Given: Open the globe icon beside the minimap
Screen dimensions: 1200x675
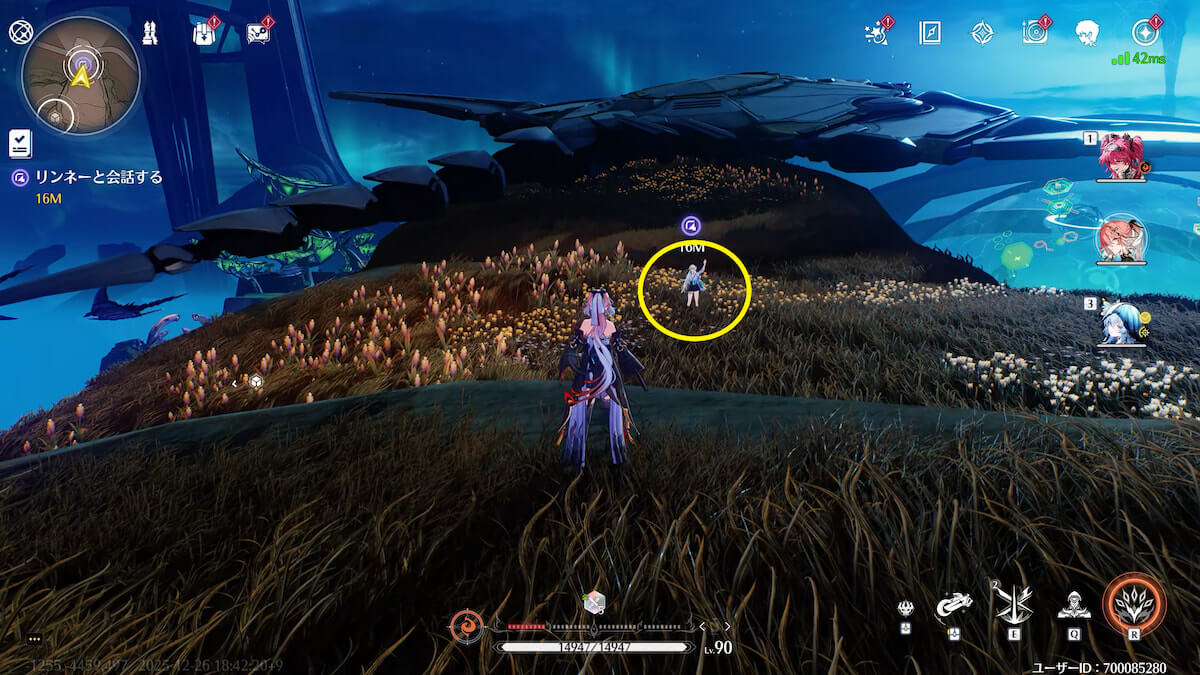Looking at the screenshot, I should pyautogui.click(x=21, y=31).
